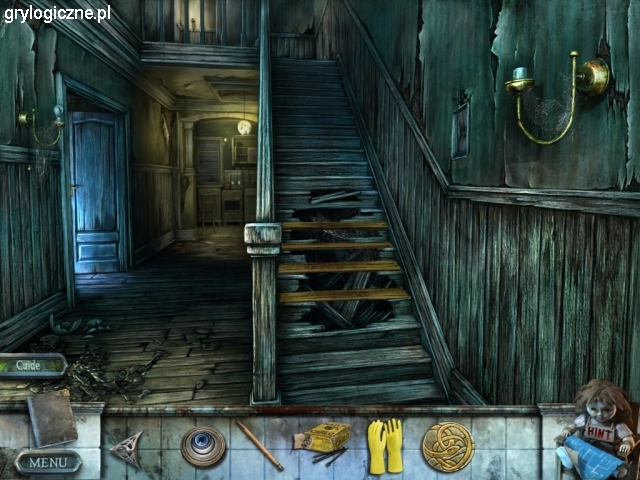
Task: Open the MENU button
Action: coord(47,462)
